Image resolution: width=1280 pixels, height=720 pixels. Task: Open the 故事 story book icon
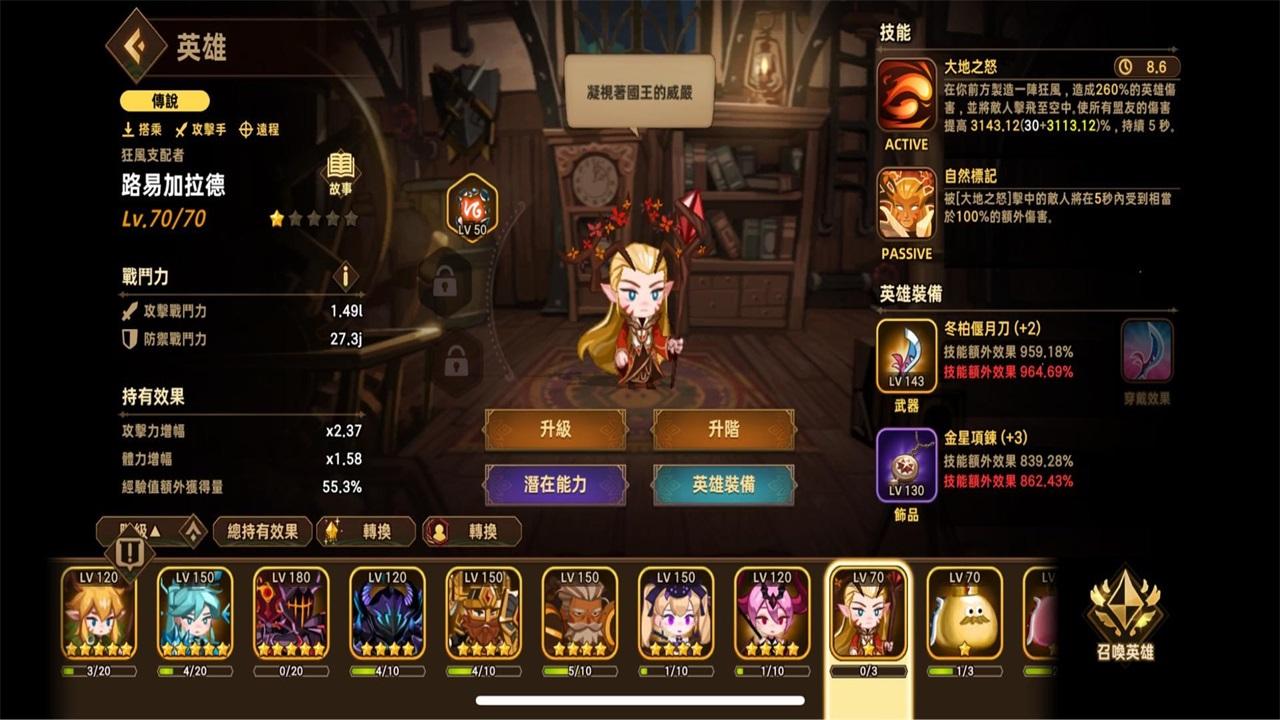[x=340, y=167]
